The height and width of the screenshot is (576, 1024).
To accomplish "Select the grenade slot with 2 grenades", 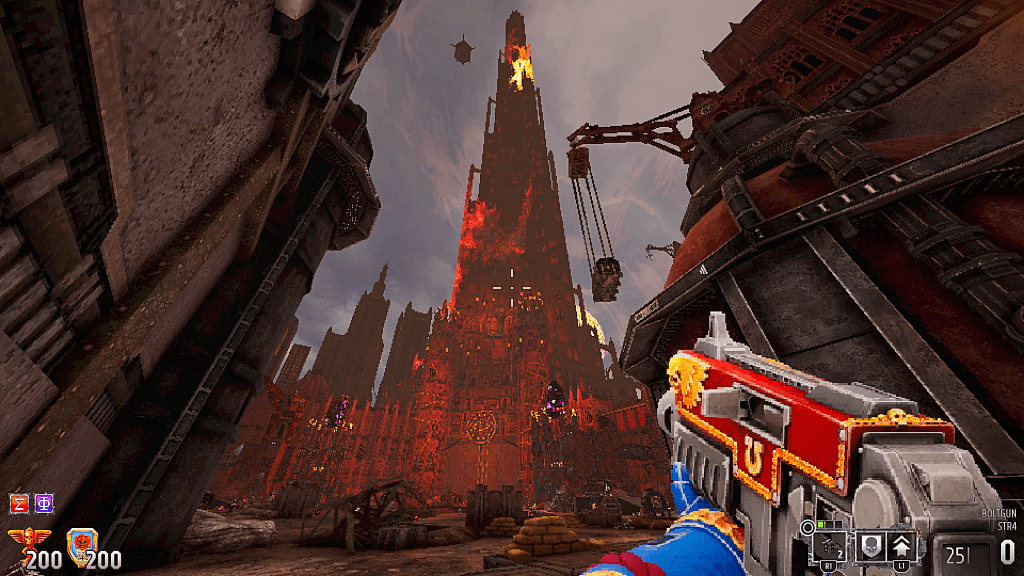I will (829, 544).
